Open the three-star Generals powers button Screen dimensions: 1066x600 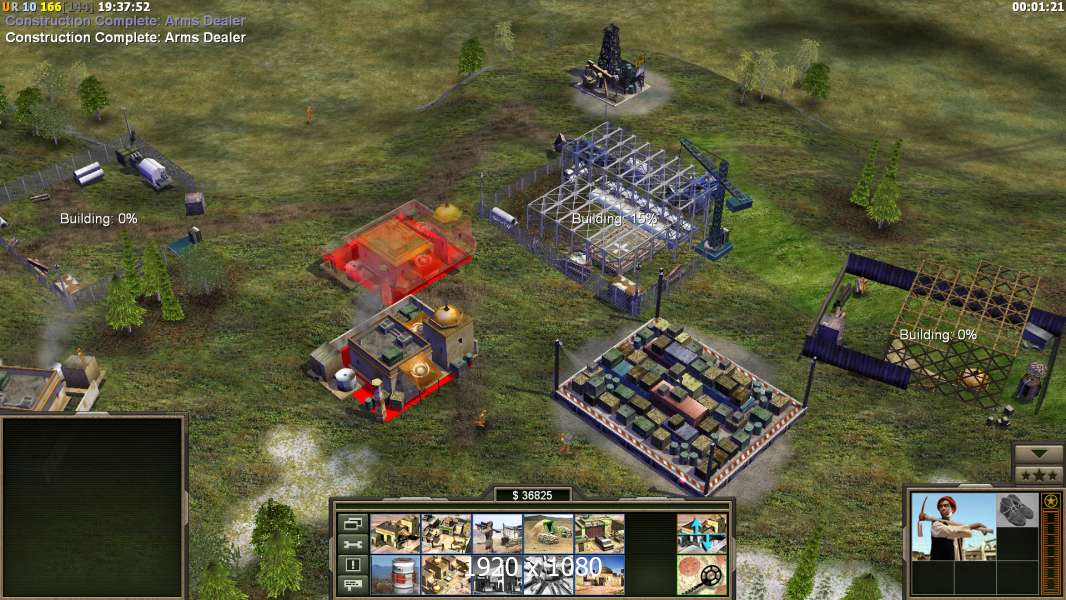[x=1039, y=474]
